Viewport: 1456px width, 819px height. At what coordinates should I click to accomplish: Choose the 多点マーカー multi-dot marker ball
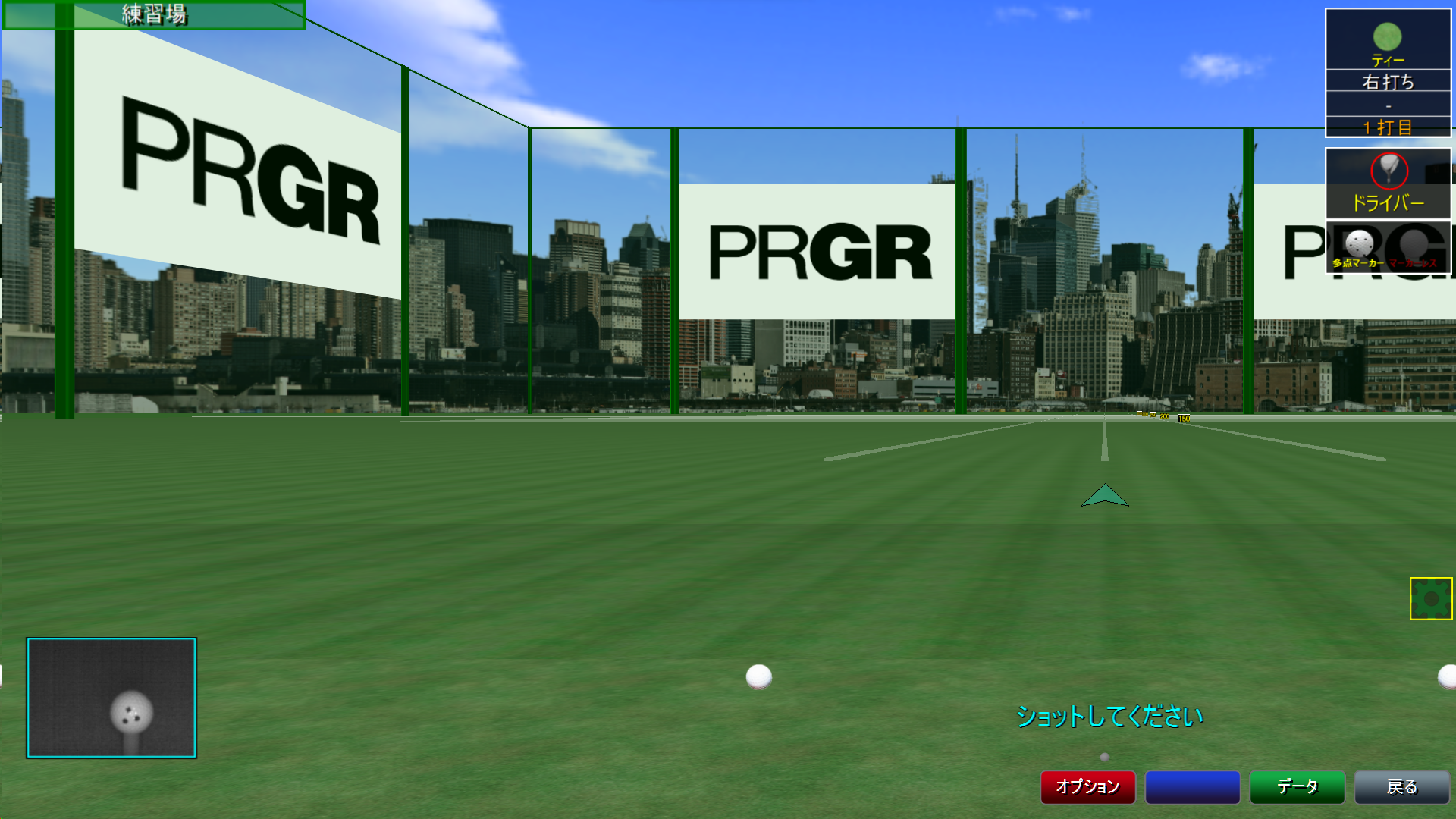[x=1358, y=249]
